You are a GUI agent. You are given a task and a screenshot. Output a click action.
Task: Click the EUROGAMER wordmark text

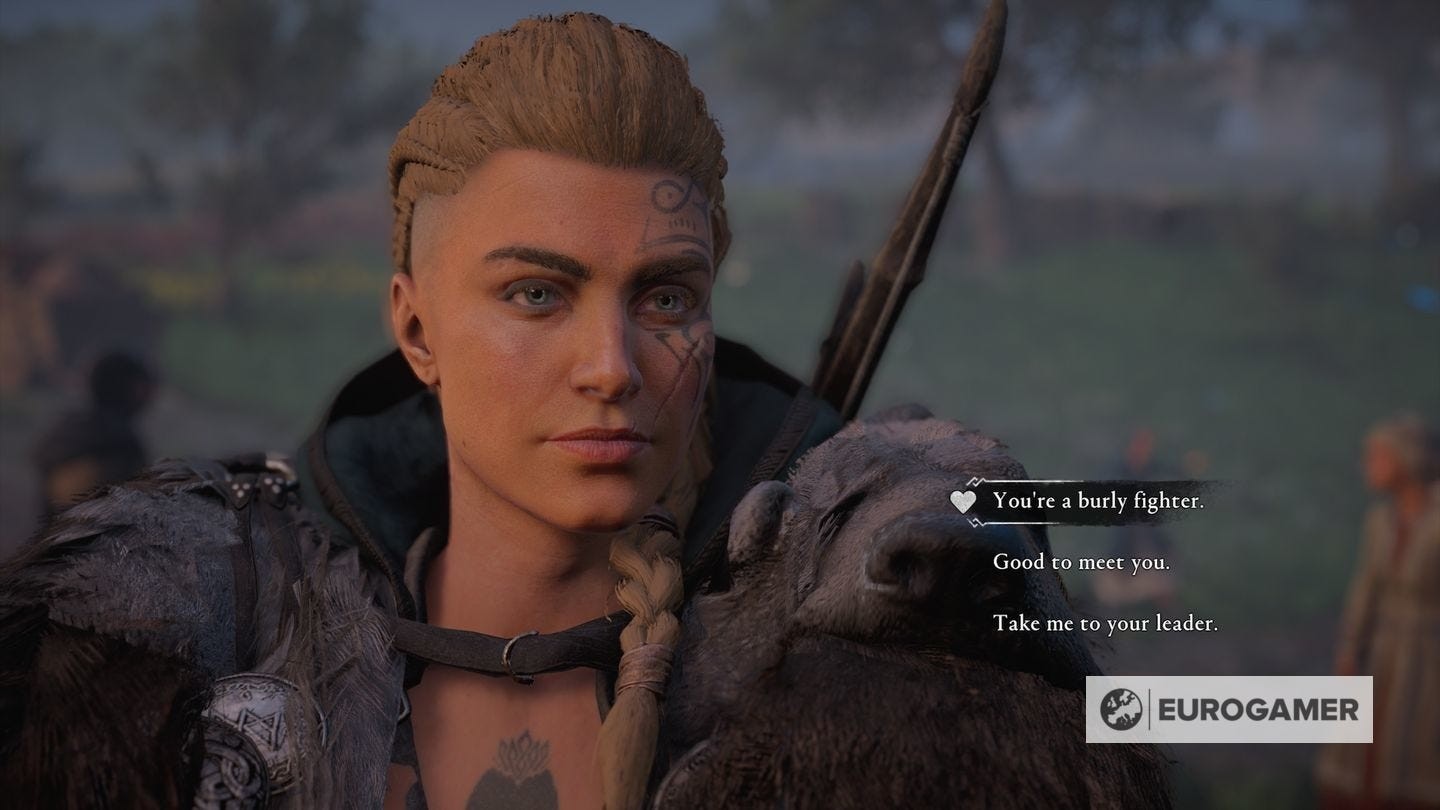click(x=1258, y=708)
